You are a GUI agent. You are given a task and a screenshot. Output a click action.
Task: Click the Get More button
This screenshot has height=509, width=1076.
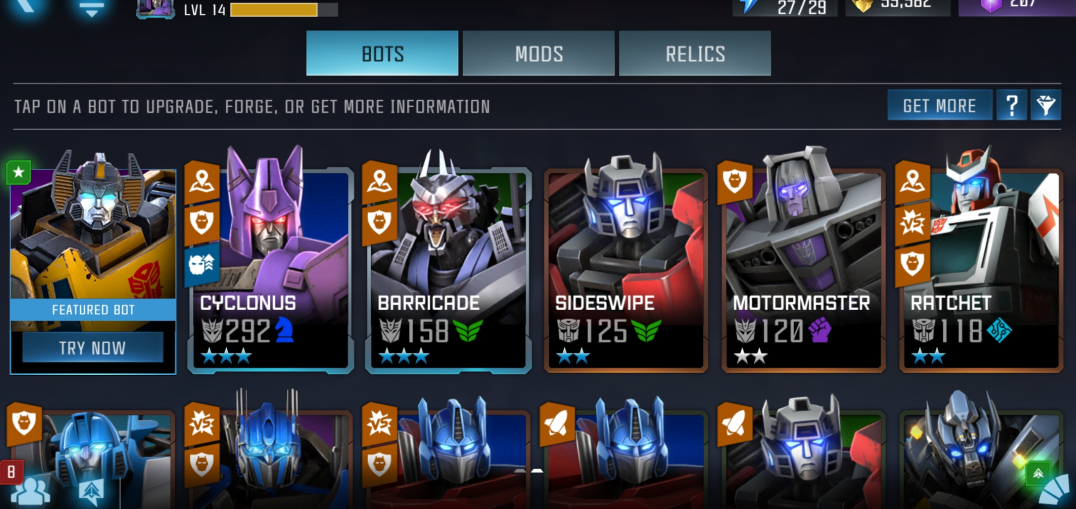coord(939,105)
